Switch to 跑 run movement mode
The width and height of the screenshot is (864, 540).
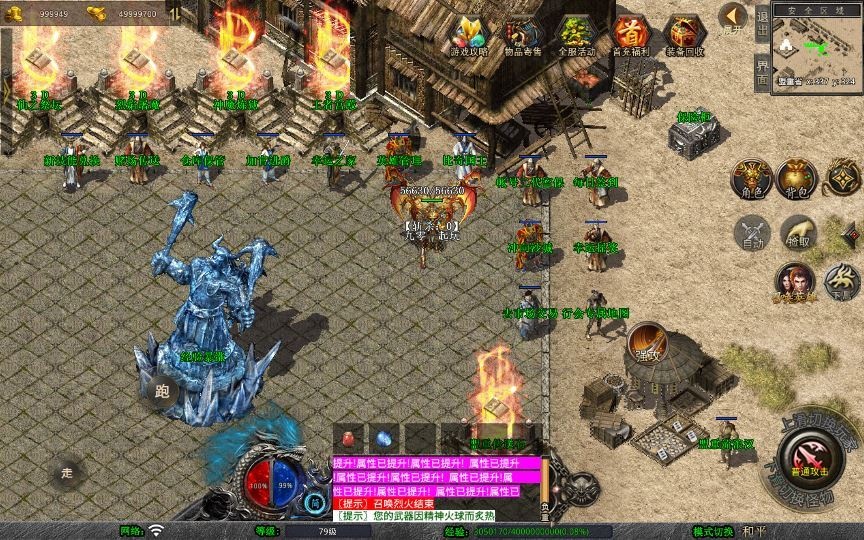(162, 391)
